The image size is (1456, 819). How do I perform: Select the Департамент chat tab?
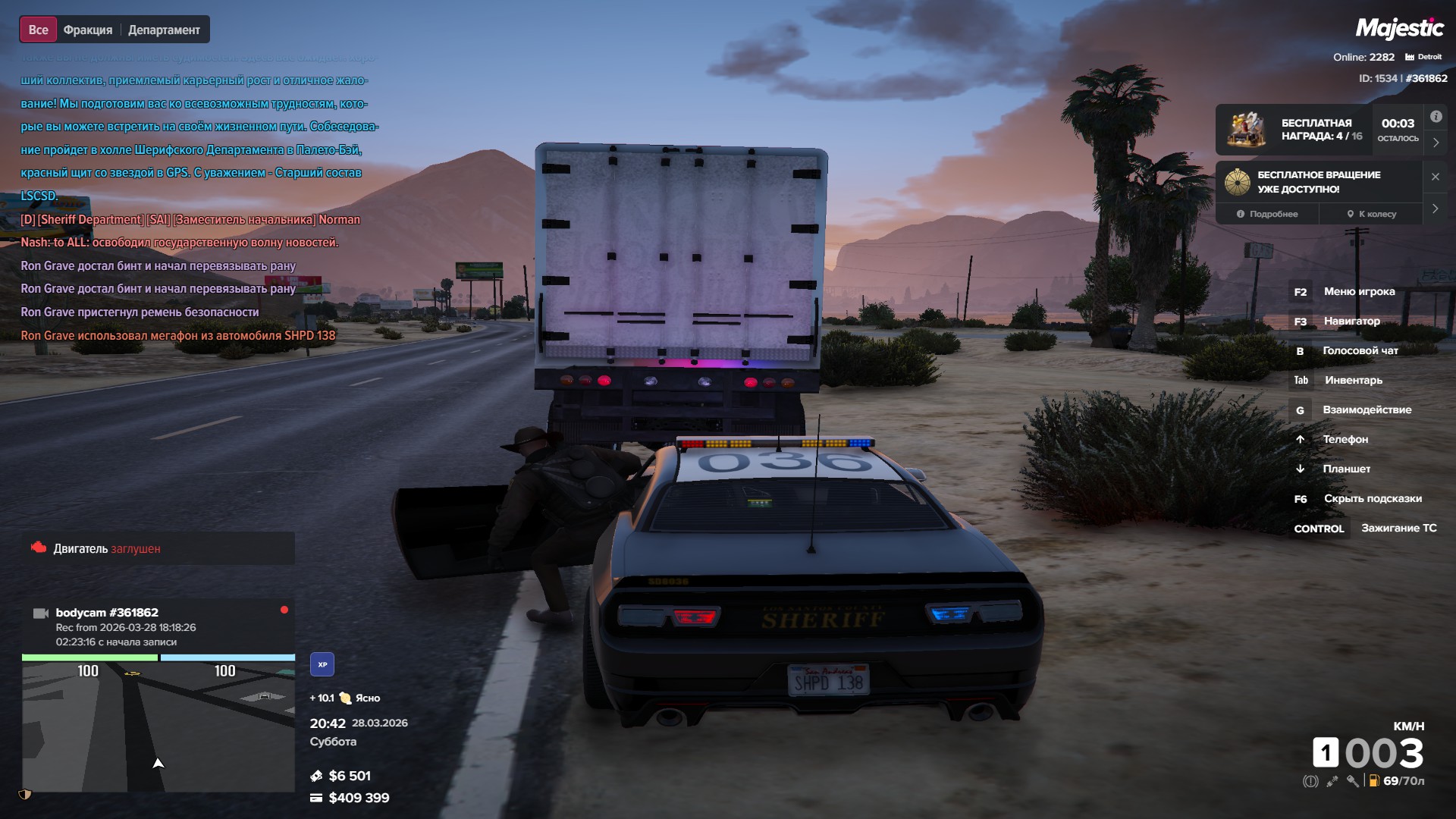tap(164, 30)
